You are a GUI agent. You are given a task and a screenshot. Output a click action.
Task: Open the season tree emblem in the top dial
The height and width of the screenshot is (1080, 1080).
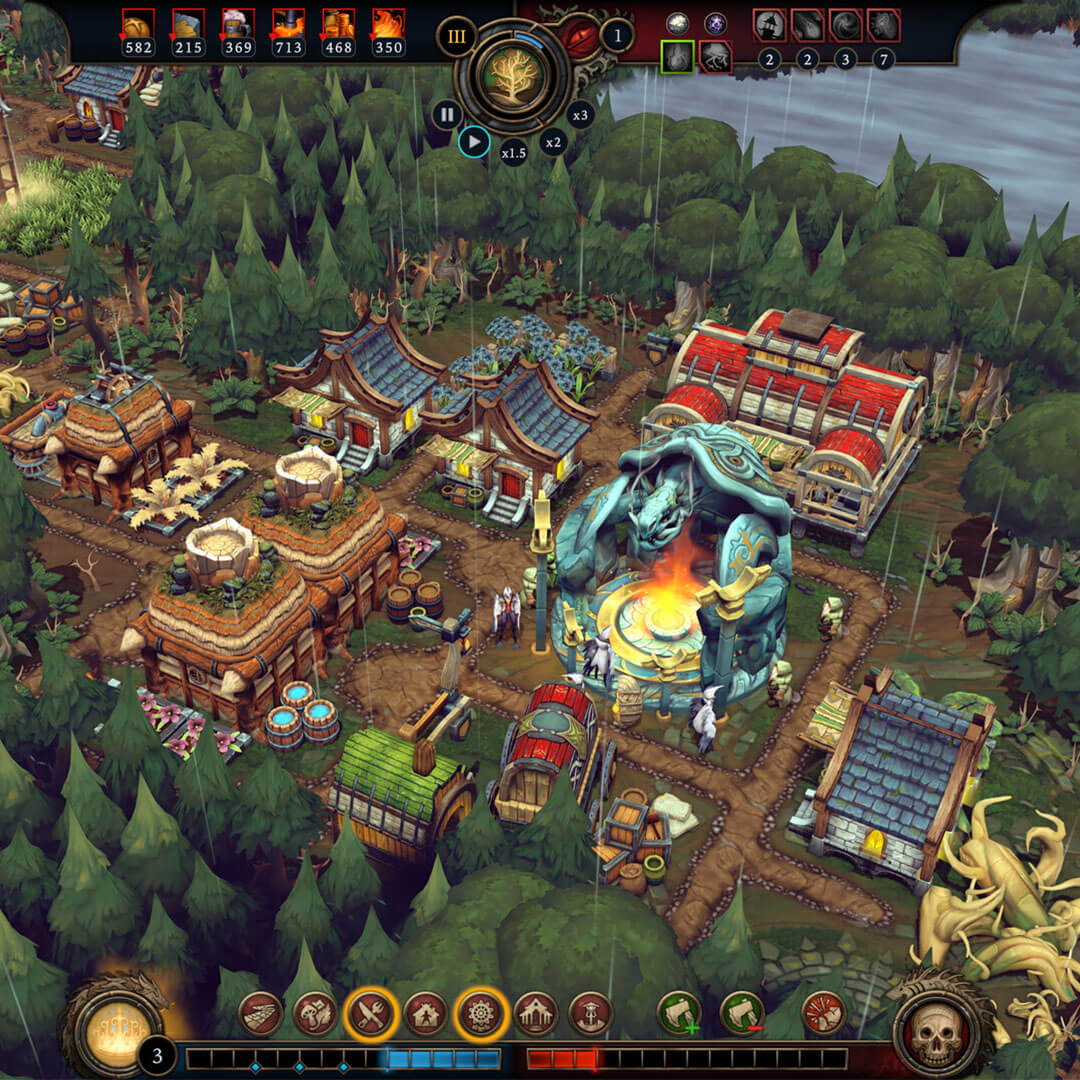tap(512, 76)
